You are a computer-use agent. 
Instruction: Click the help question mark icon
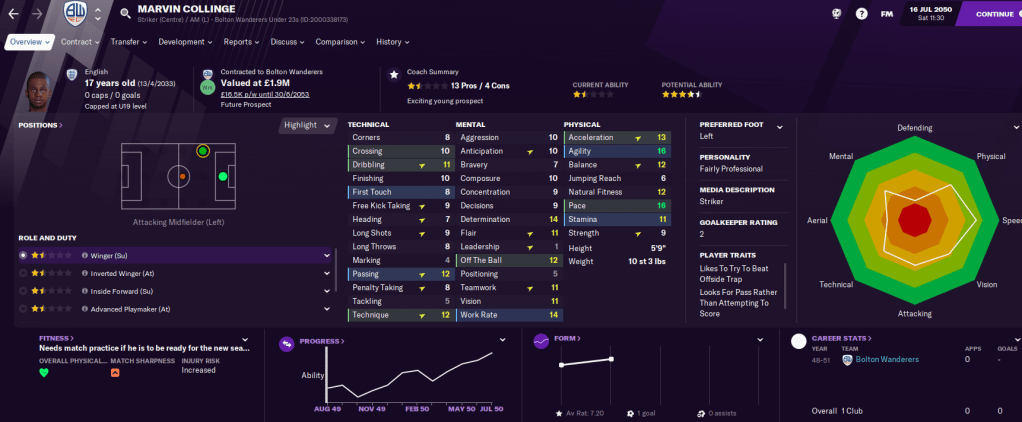862,14
